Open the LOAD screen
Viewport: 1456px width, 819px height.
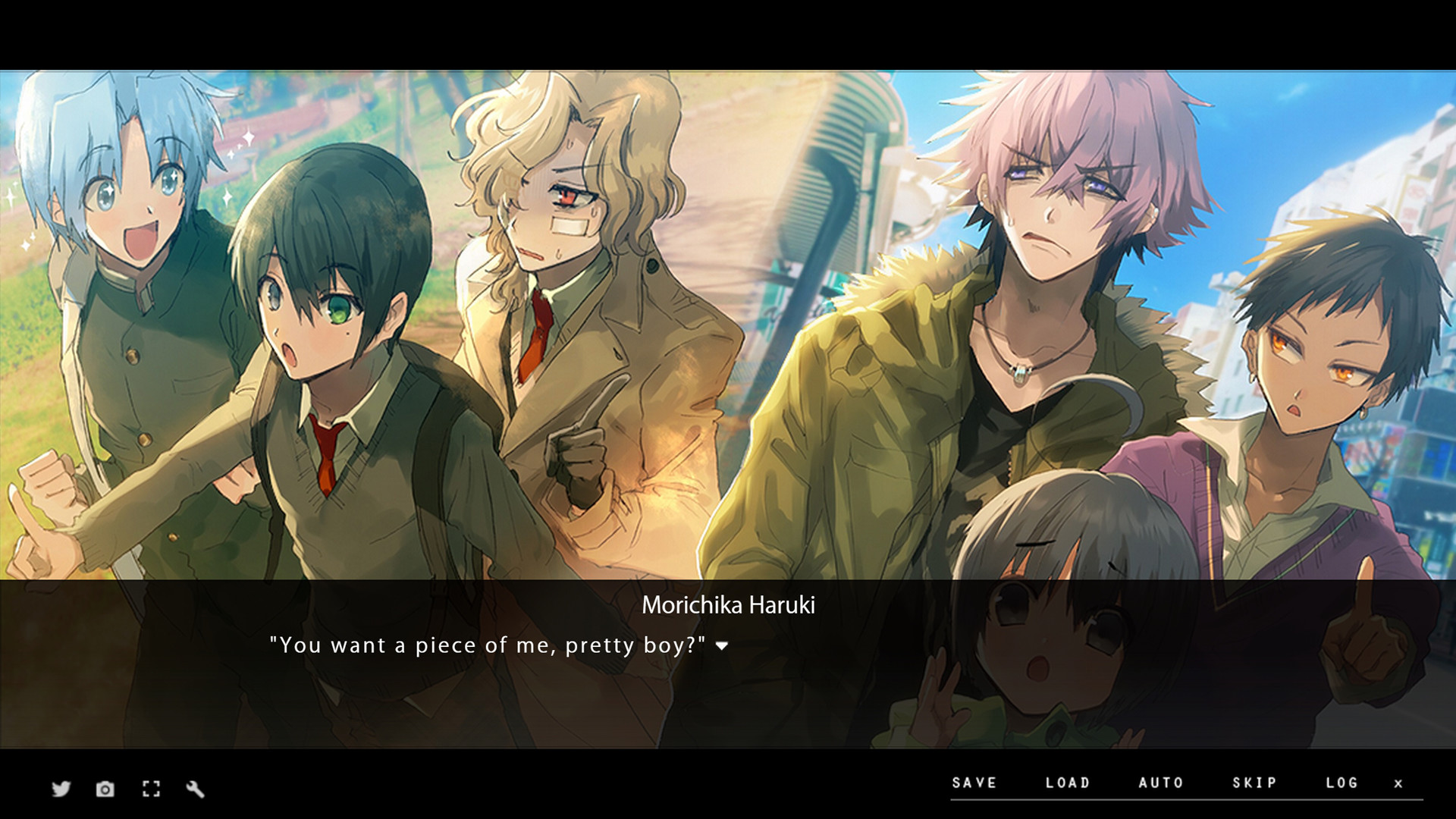1069,783
